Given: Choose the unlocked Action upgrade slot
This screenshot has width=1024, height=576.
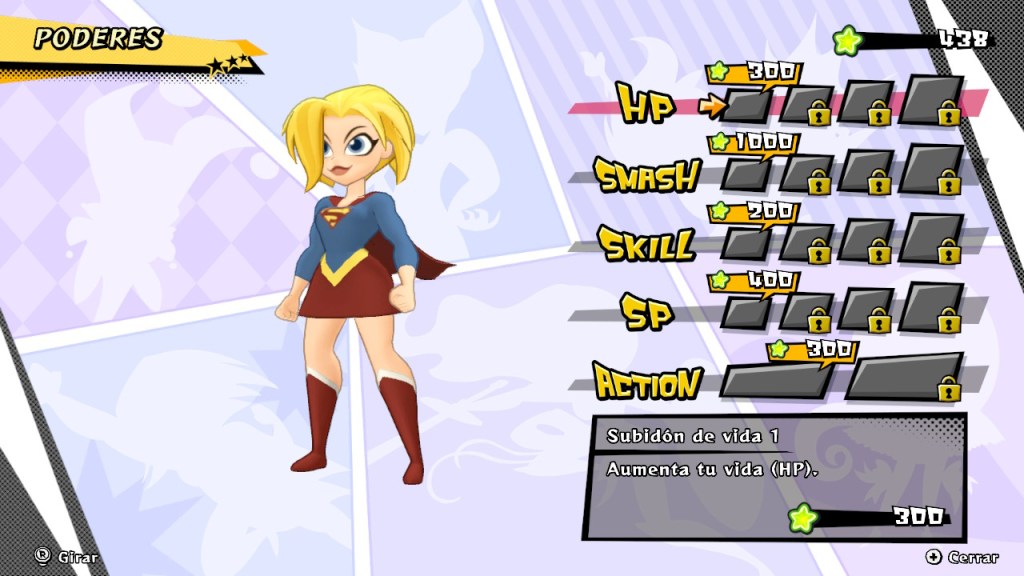Looking at the screenshot, I should (x=776, y=380).
